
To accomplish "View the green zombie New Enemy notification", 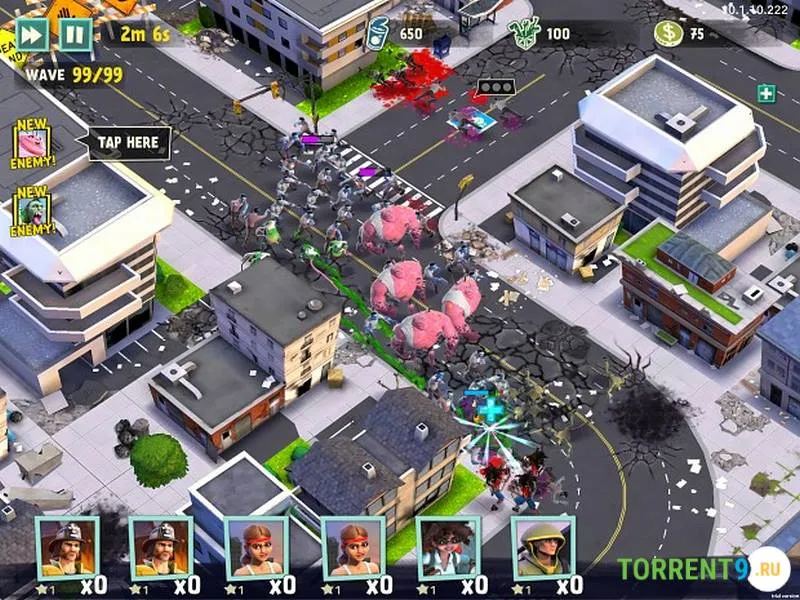I will [32, 211].
